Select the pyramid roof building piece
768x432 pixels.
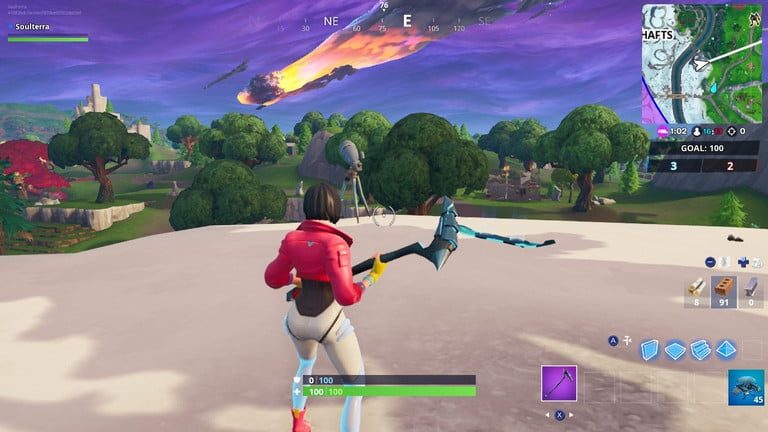[726, 349]
